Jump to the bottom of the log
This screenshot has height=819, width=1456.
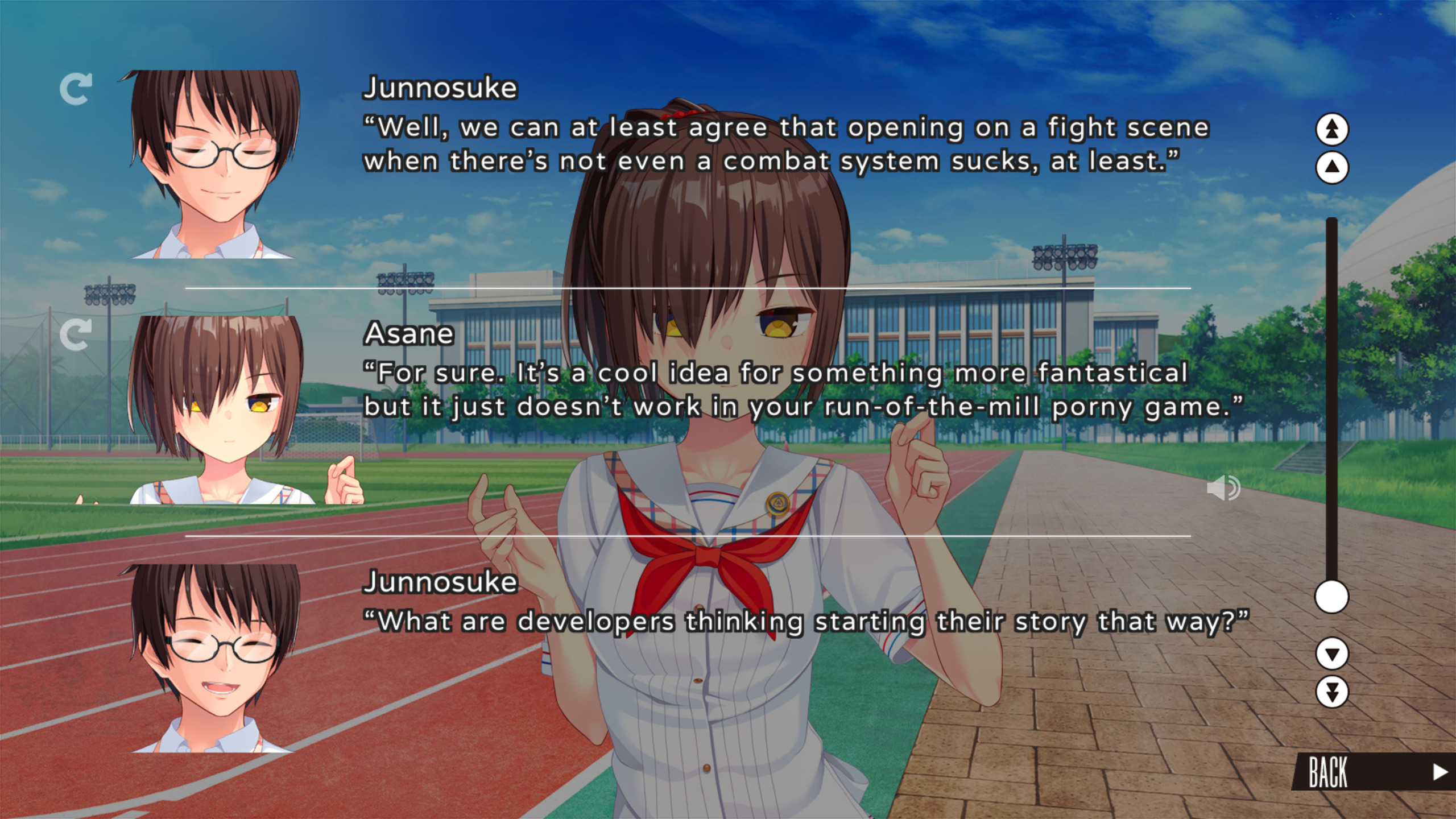click(1331, 692)
